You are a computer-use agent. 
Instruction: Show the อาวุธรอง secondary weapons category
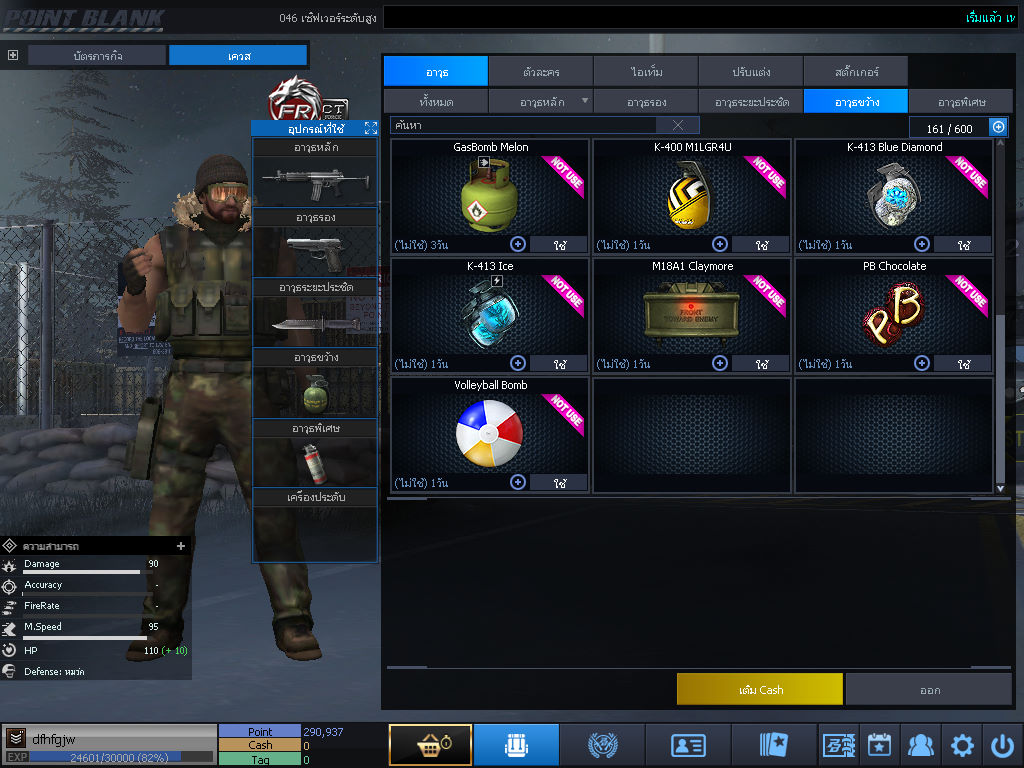tap(646, 102)
